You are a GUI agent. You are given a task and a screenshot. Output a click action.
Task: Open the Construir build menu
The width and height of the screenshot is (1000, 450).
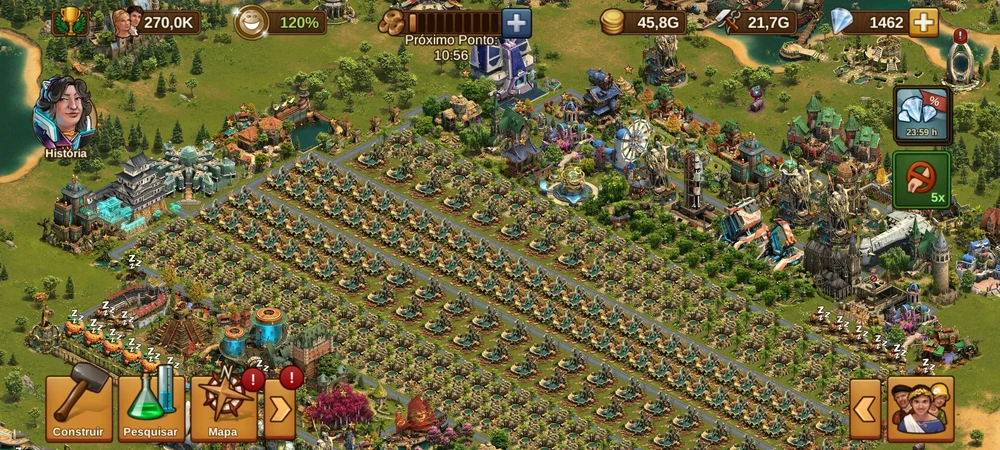coord(78,407)
